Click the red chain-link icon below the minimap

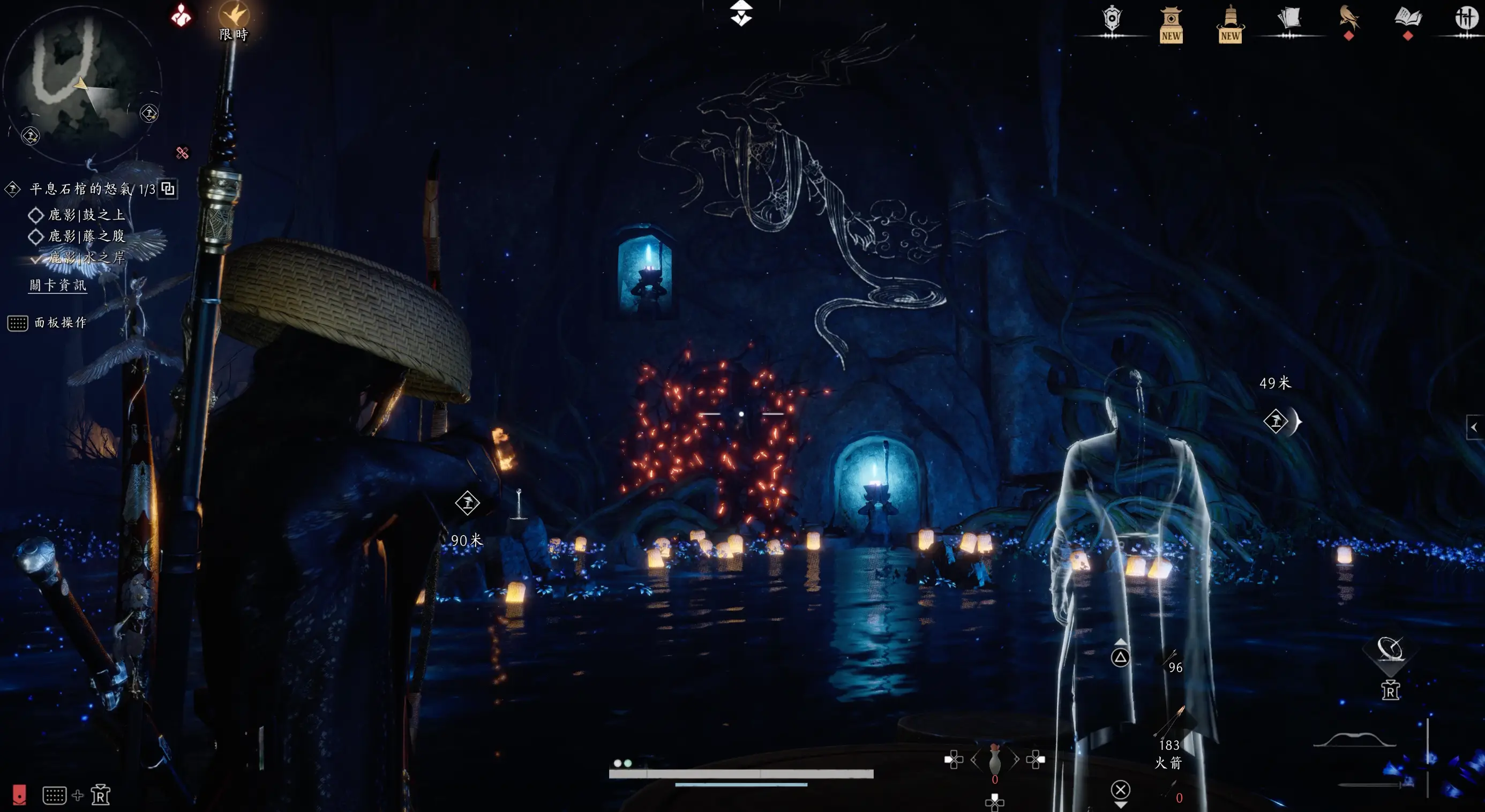(182, 153)
